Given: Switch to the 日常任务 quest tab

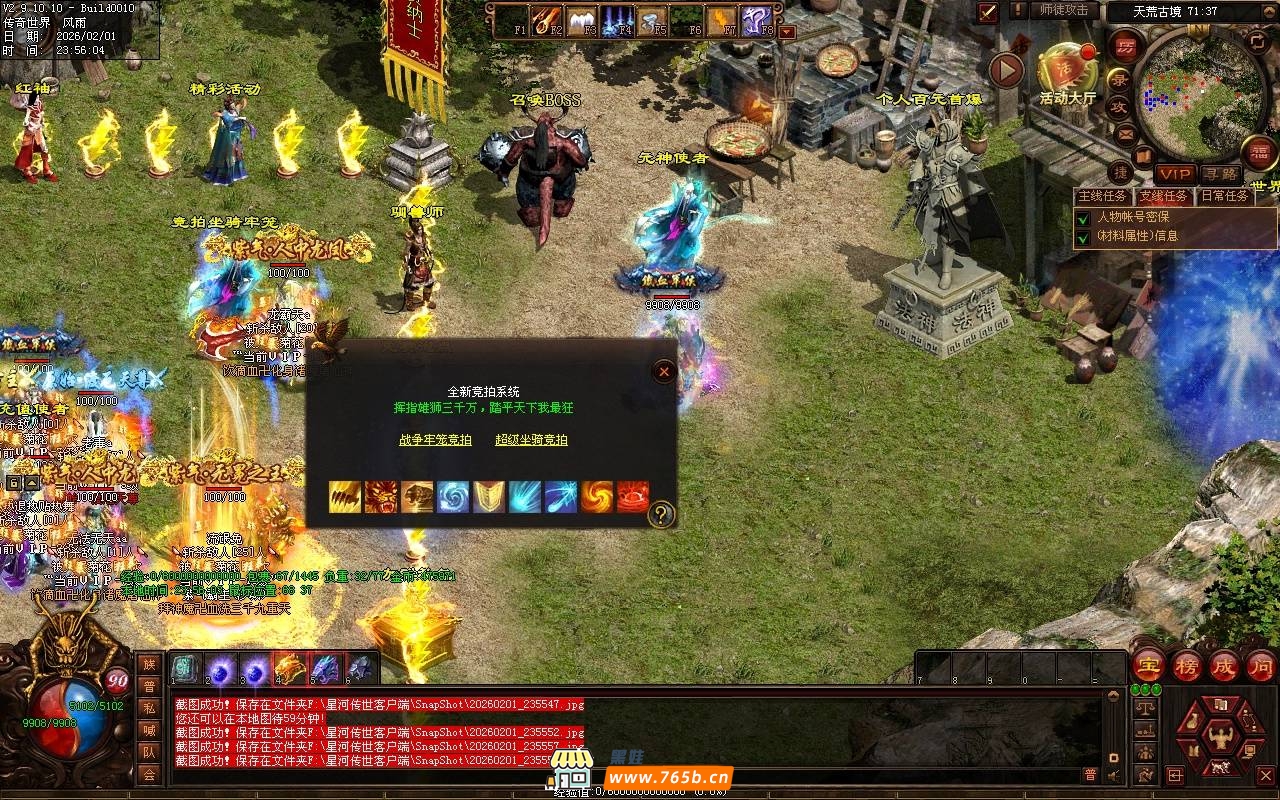Looking at the screenshot, I should 1225,196.
